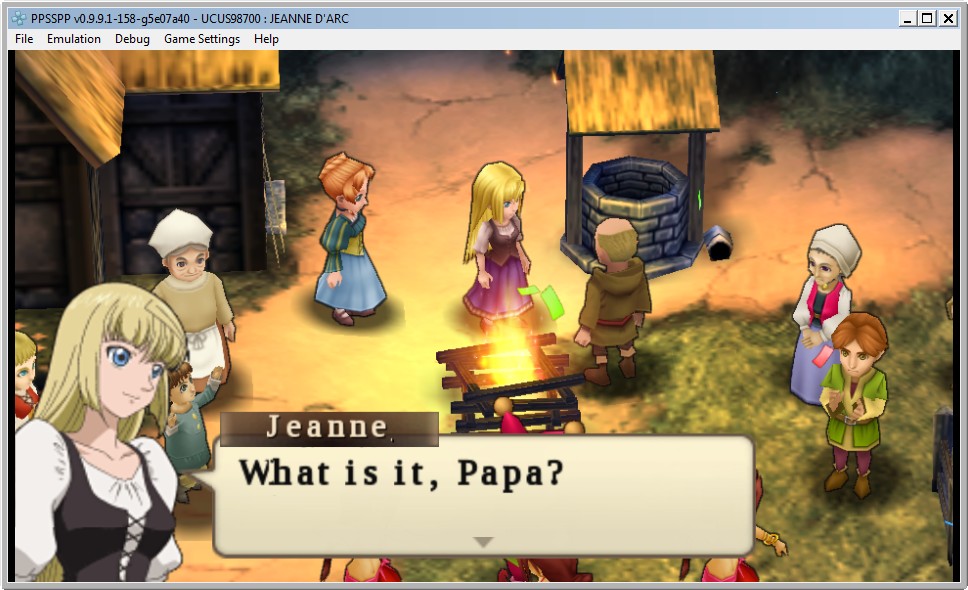The width and height of the screenshot is (968, 590).
Task: Minimize the PPSSPP window
Action: pos(907,18)
